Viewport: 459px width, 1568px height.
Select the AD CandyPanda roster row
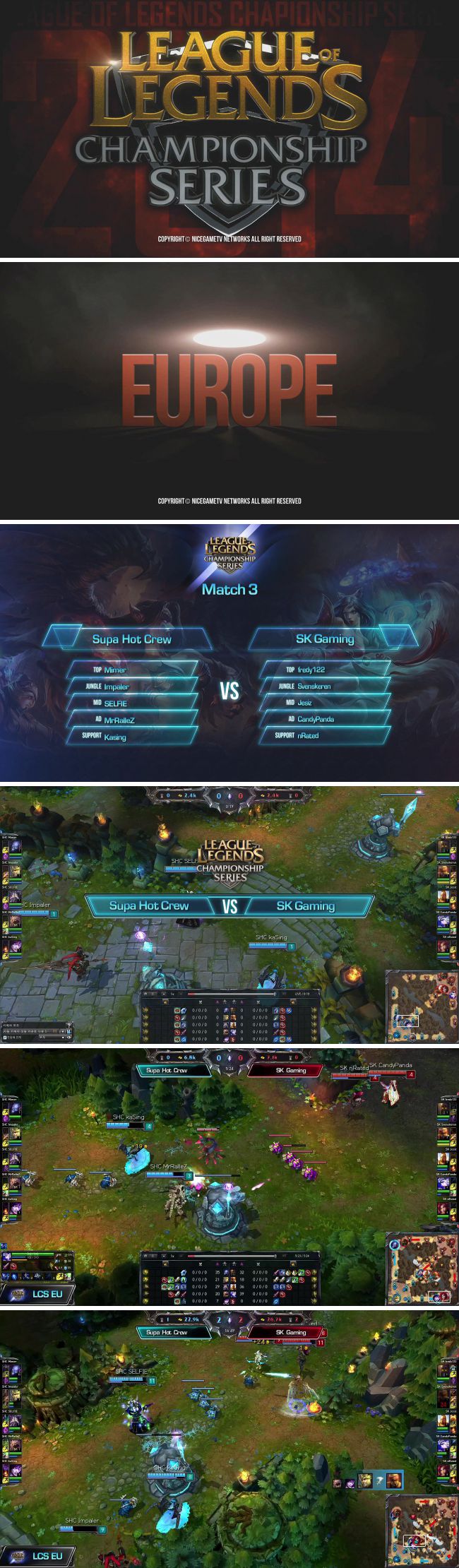[326, 718]
